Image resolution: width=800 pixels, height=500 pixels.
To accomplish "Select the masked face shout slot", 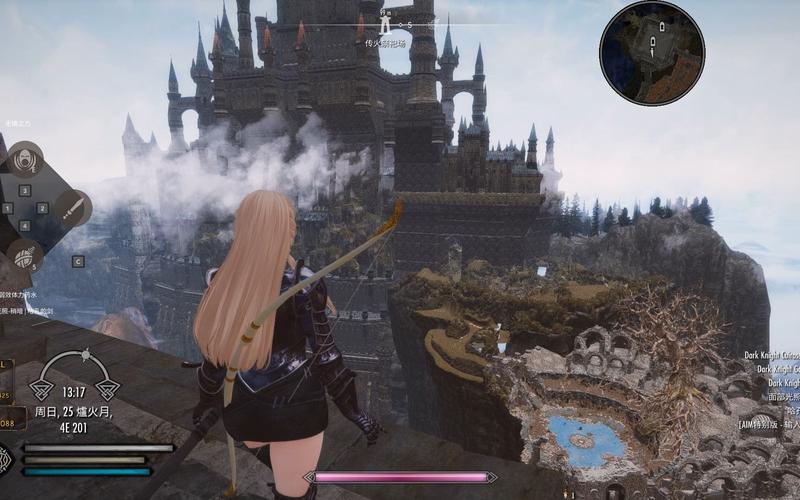I will [x=23, y=159].
